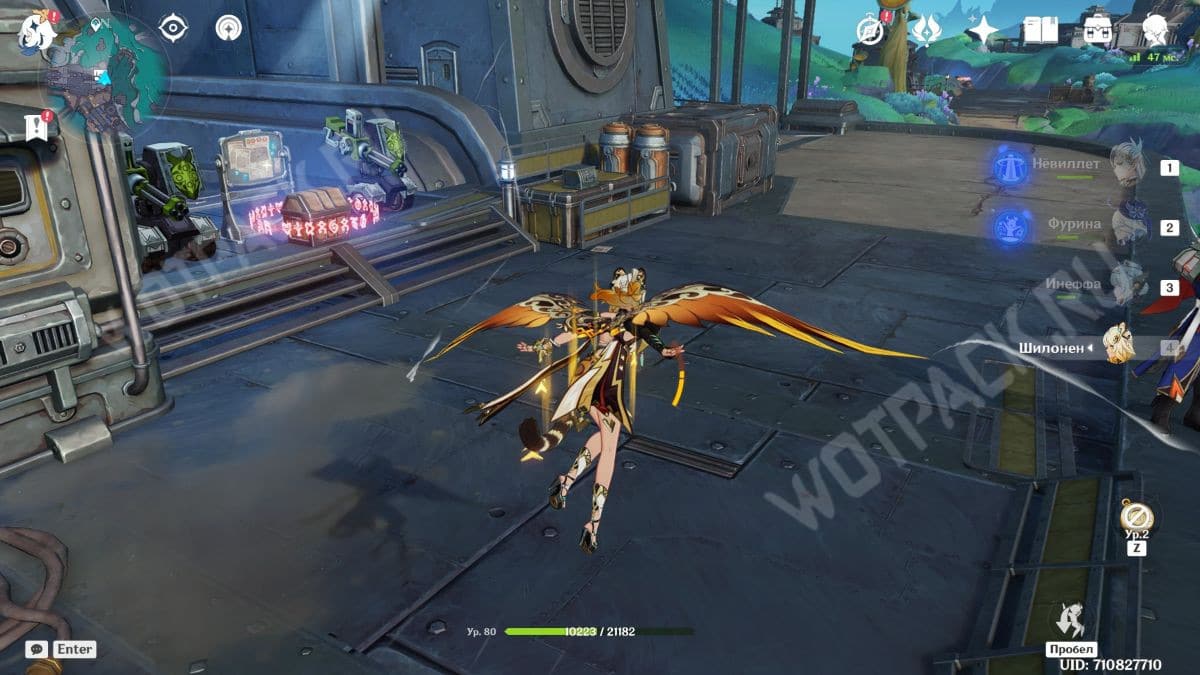1200x675 pixels.
Task: Click the twin-flame icon in top bar
Action: click(x=926, y=30)
